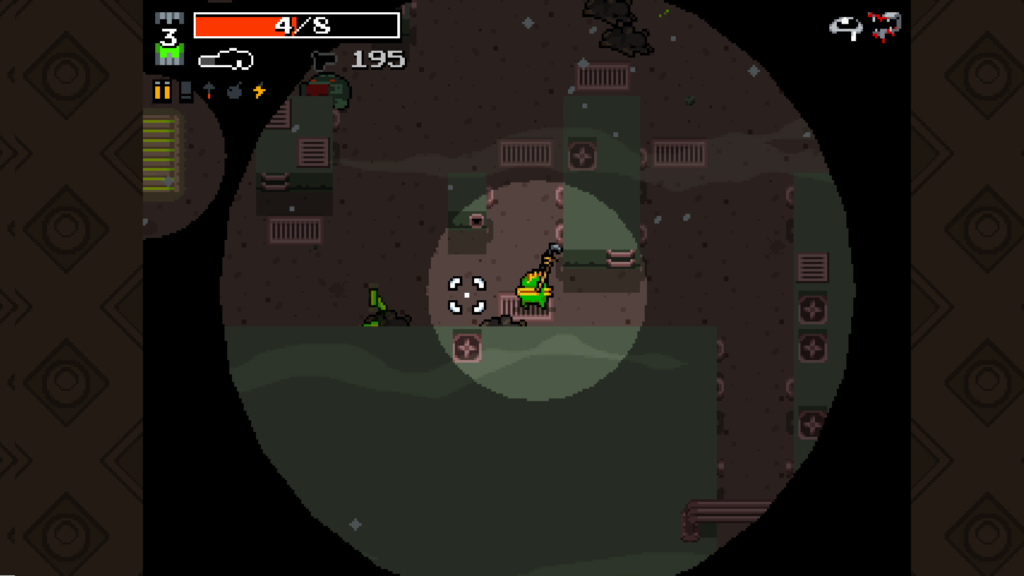The height and width of the screenshot is (576, 1024).
Task: Select the primary melee weapon icon
Action: pyautogui.click(x=225, y=60)
